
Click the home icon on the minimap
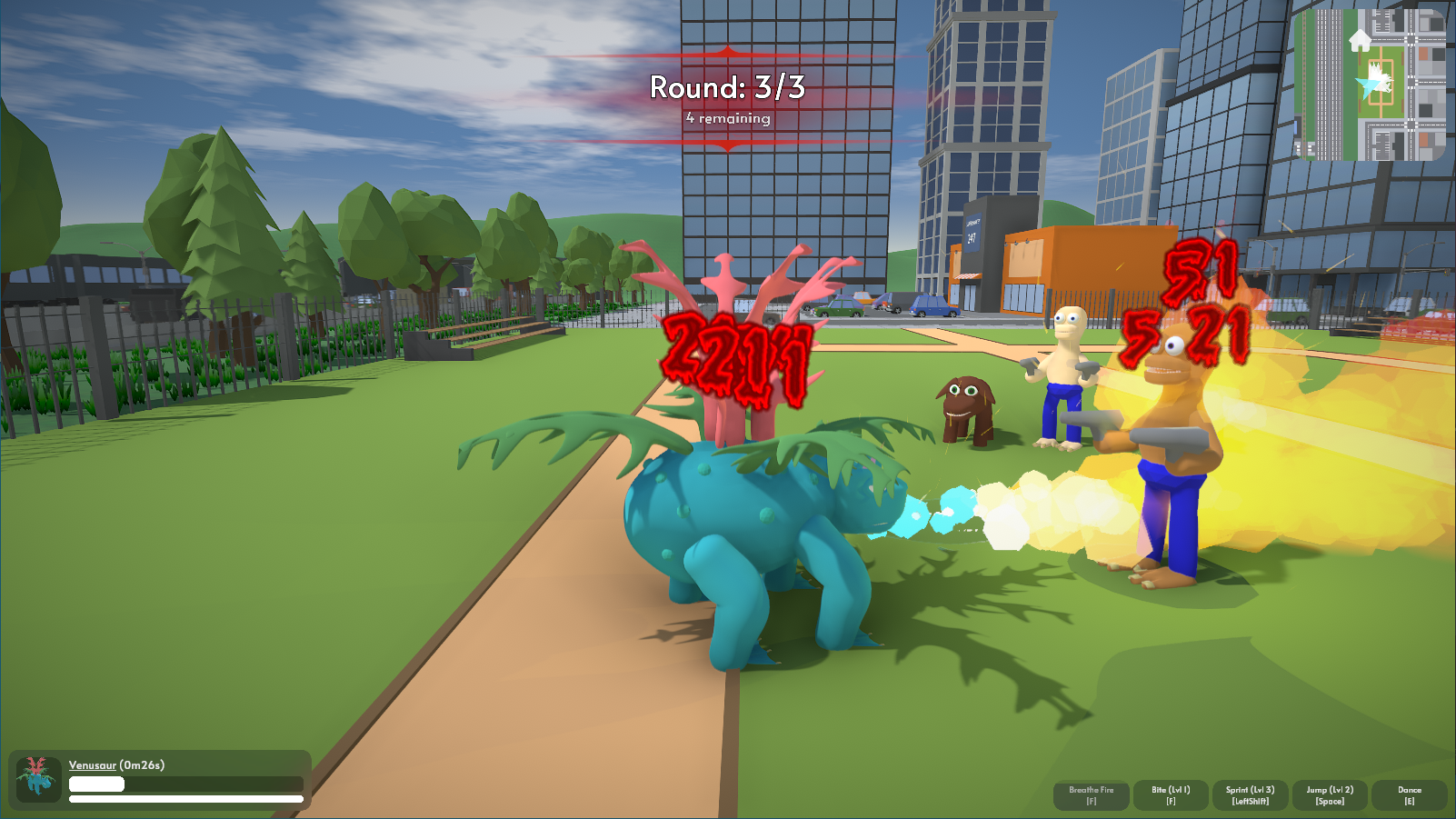[1360, 41]
